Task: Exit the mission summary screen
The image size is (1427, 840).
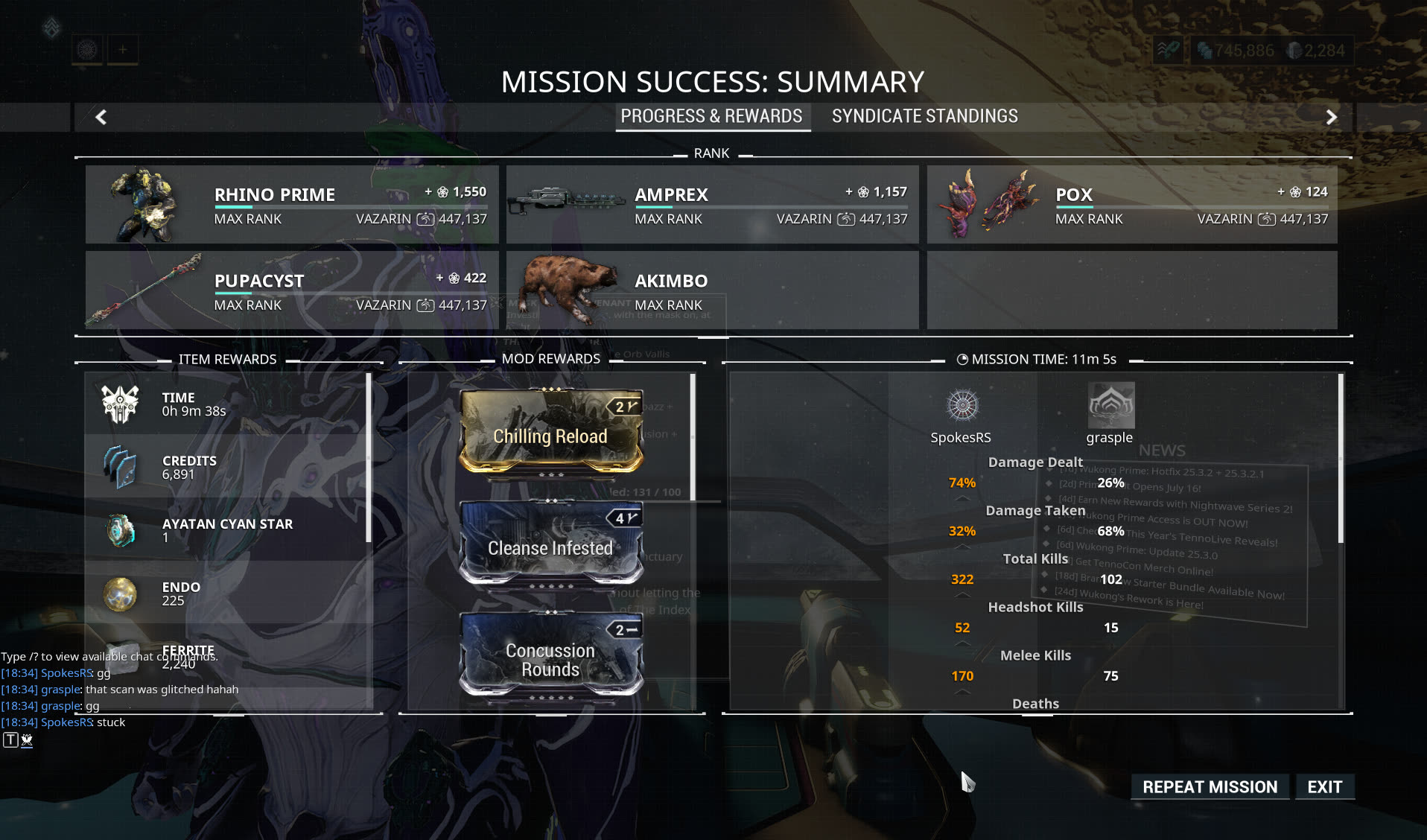Action: [1324, 787]
